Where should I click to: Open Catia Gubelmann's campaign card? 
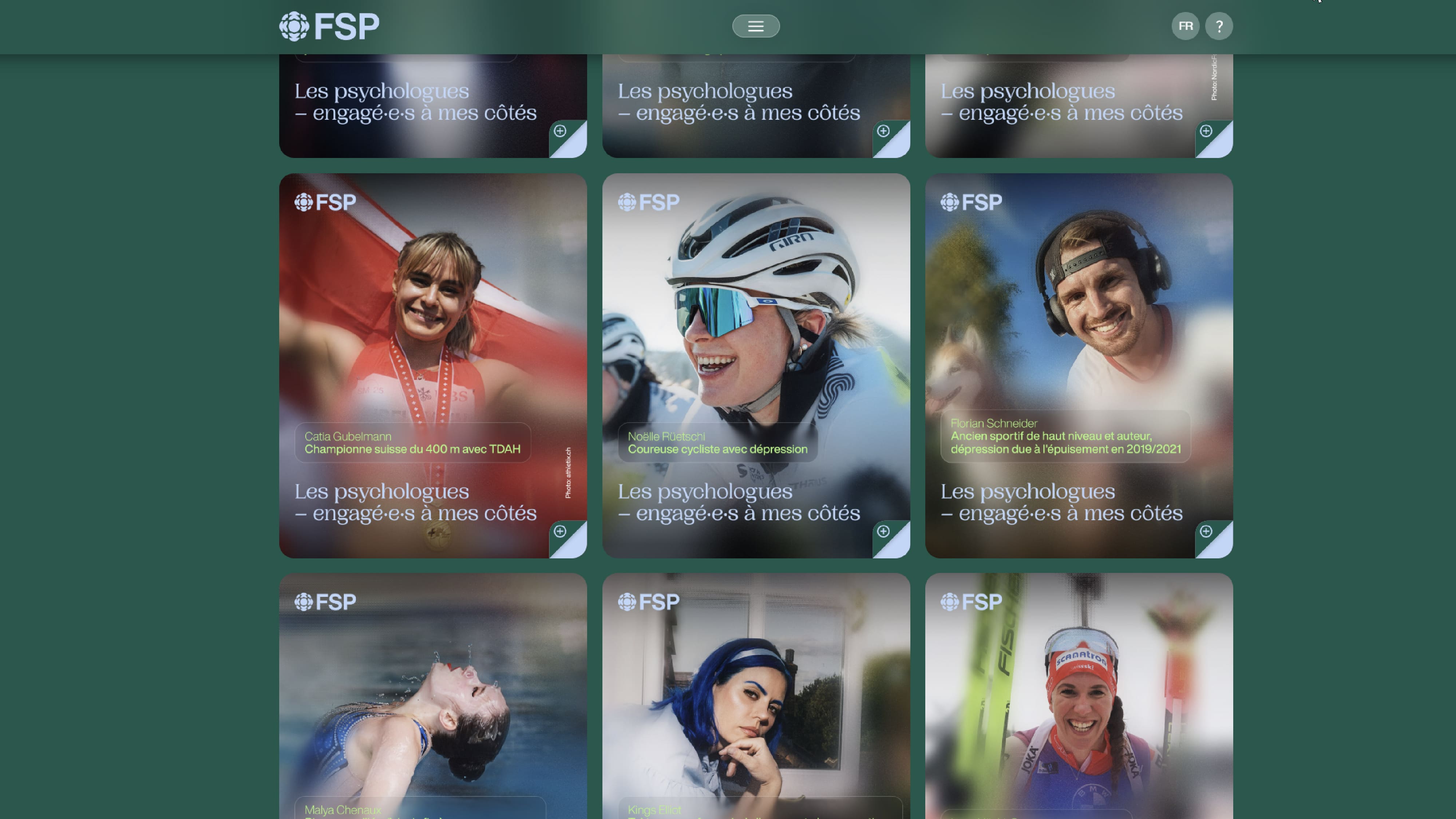(x=432, y=339)
